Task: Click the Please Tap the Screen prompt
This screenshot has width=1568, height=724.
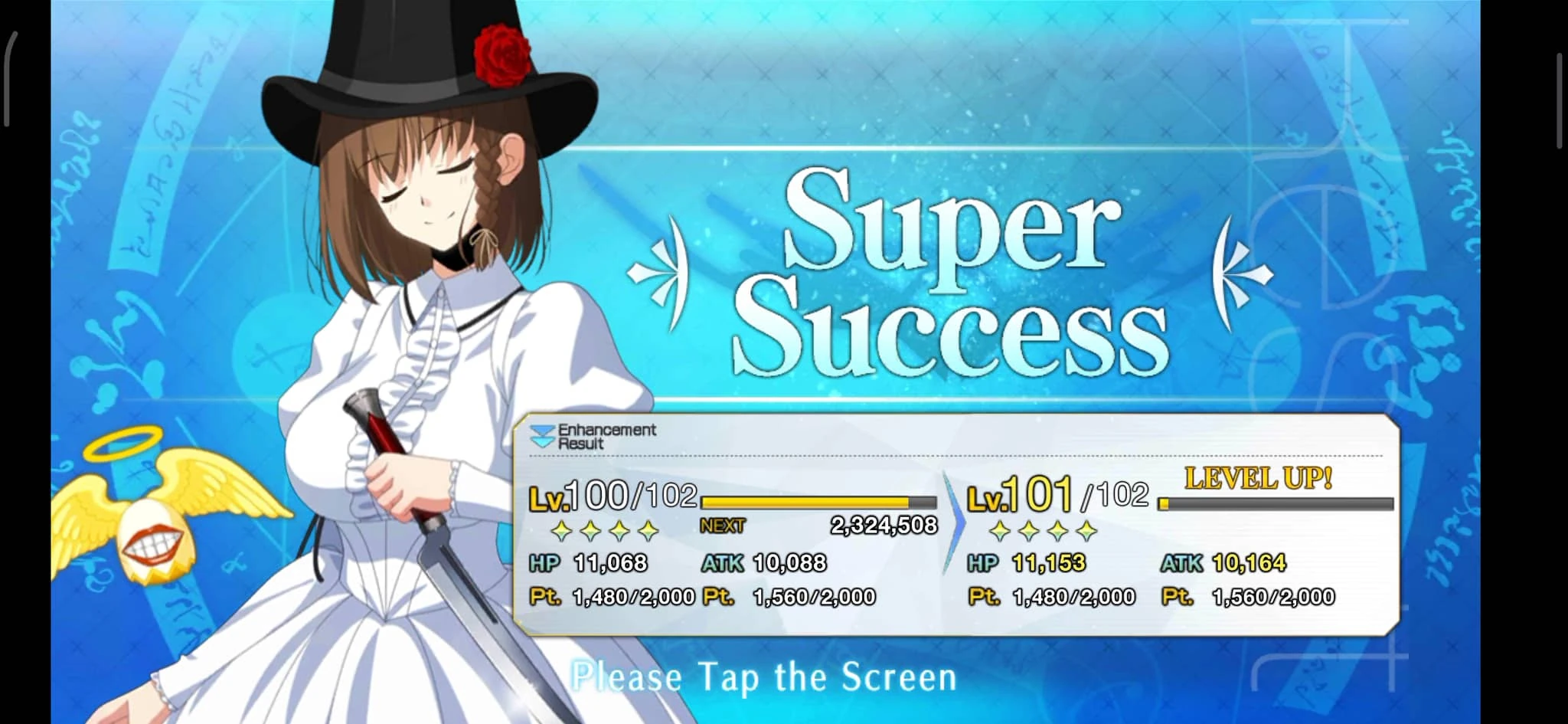Action: (x=766, y=677)
